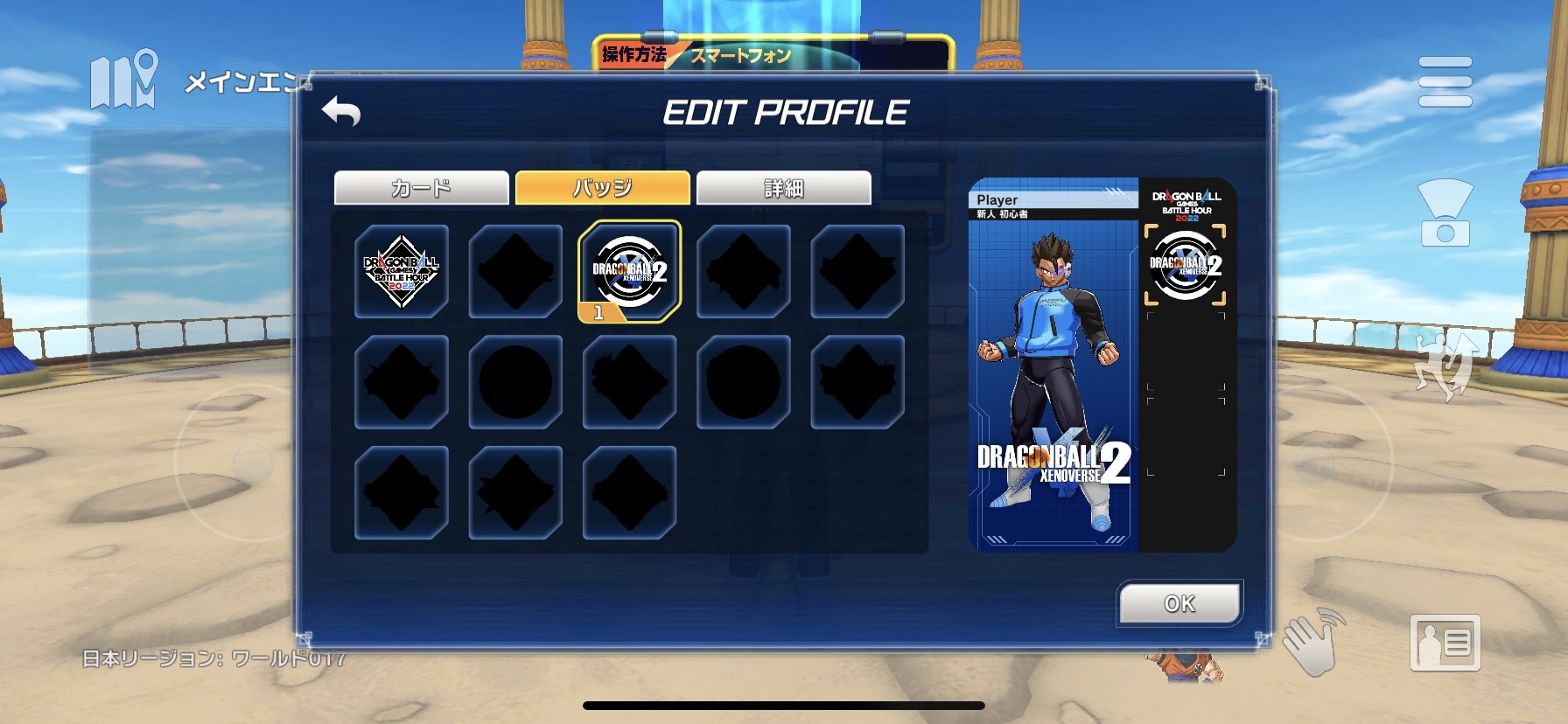Screen dimensions: 1568x724
Task: Toggle the スマートフォン control scheme banner
Action: [739, 53]
